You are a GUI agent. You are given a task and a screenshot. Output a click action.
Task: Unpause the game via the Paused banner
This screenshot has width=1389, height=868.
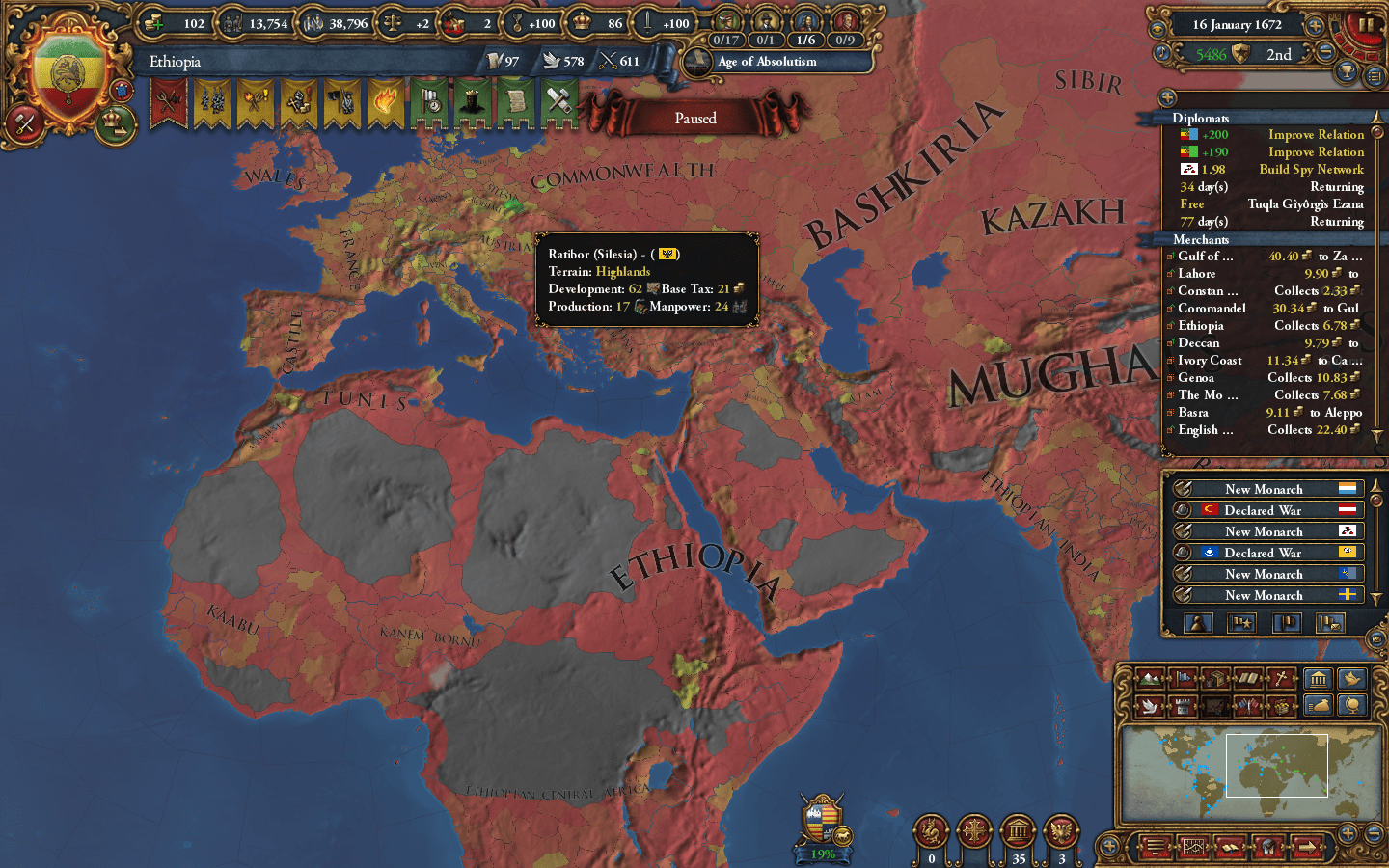click(696, 118)
